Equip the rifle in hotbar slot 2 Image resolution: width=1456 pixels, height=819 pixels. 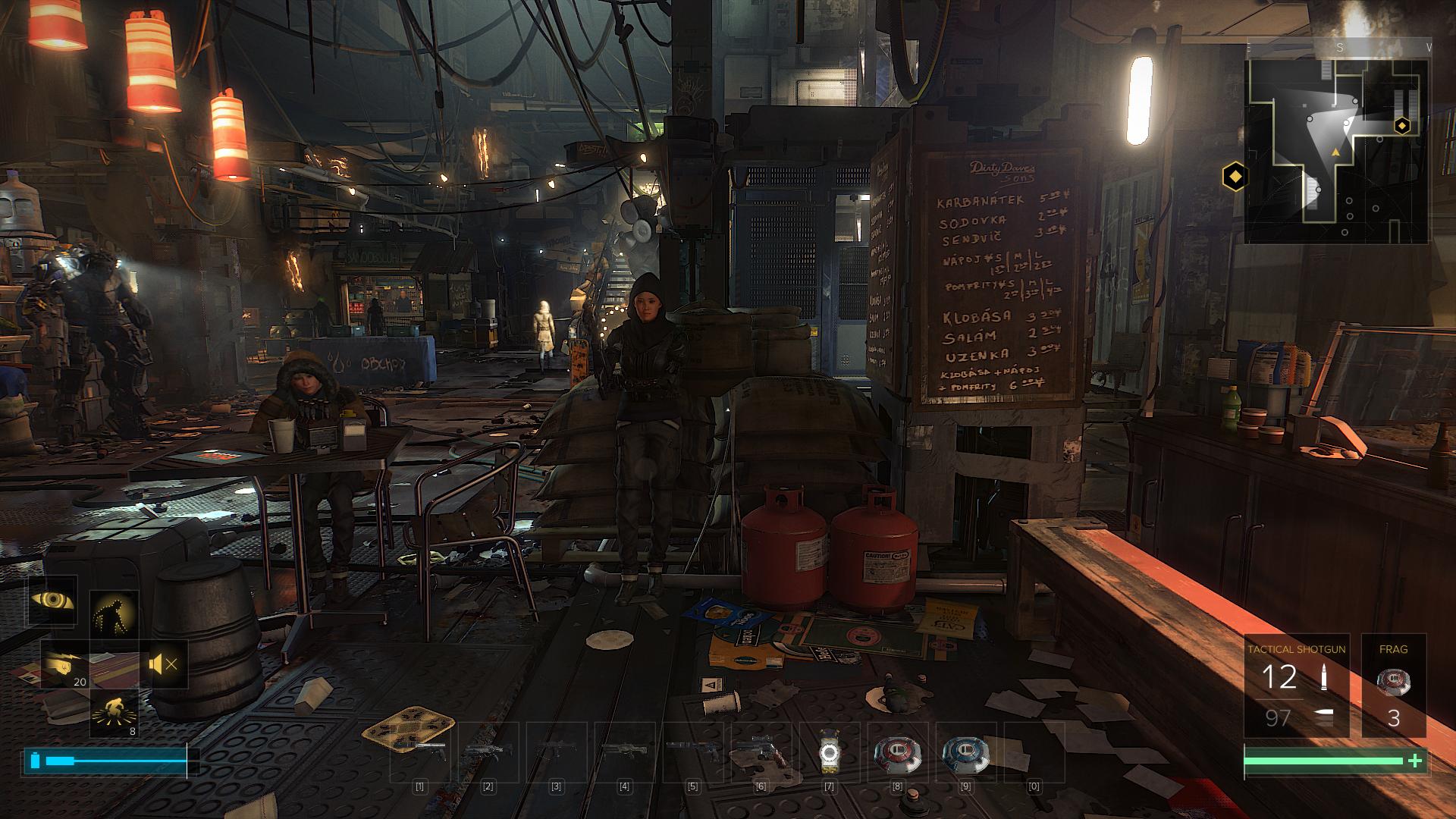(x=488, y=751)
